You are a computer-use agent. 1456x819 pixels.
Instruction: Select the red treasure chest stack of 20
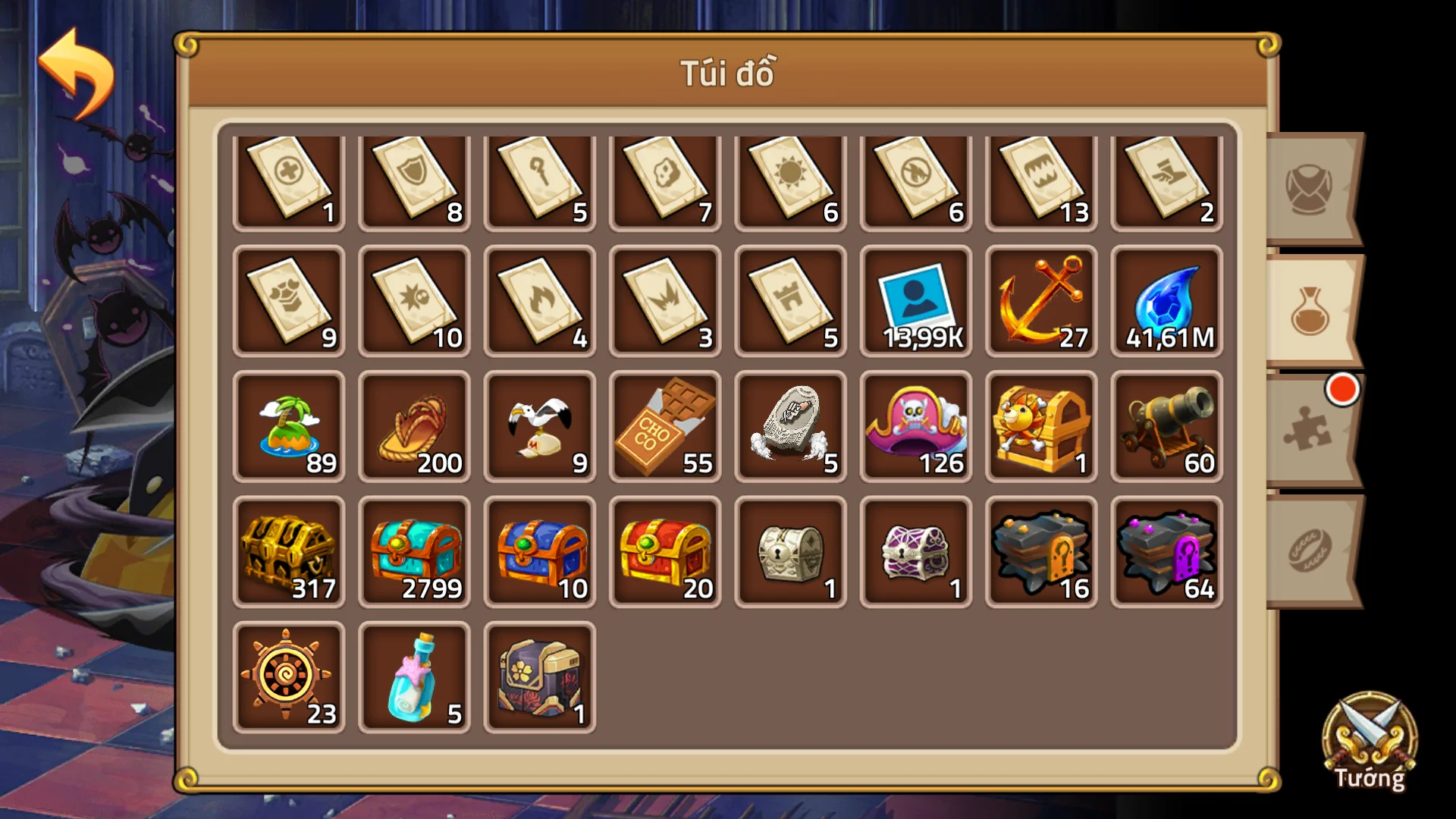(x=665, y=551)
